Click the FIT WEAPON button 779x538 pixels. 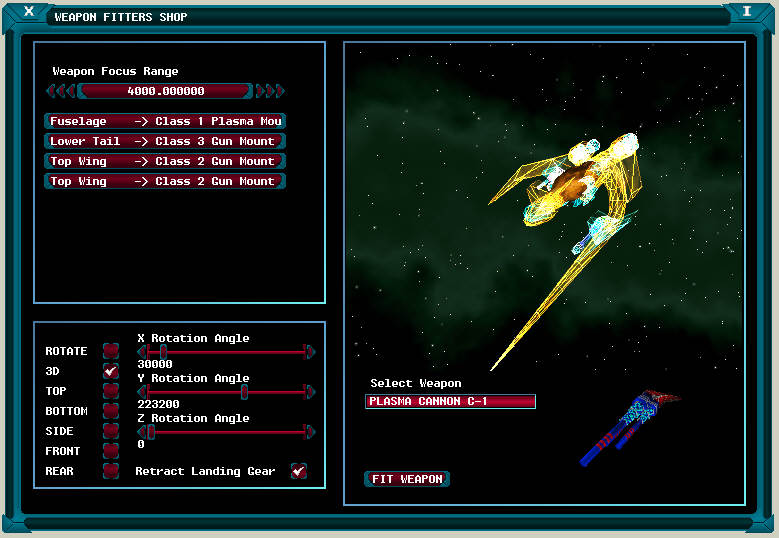(x=407, y=479)
